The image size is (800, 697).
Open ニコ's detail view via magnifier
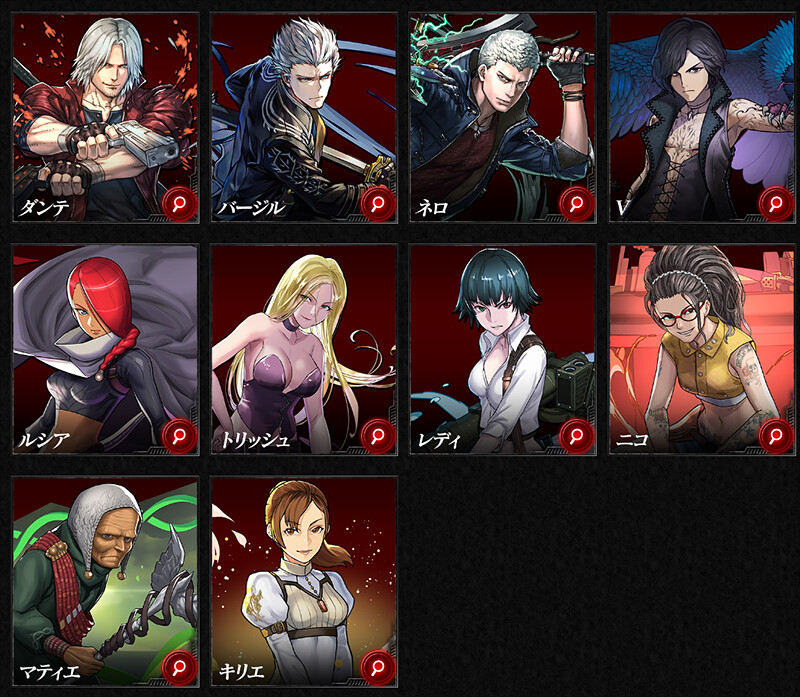click(x=776, y=435)
